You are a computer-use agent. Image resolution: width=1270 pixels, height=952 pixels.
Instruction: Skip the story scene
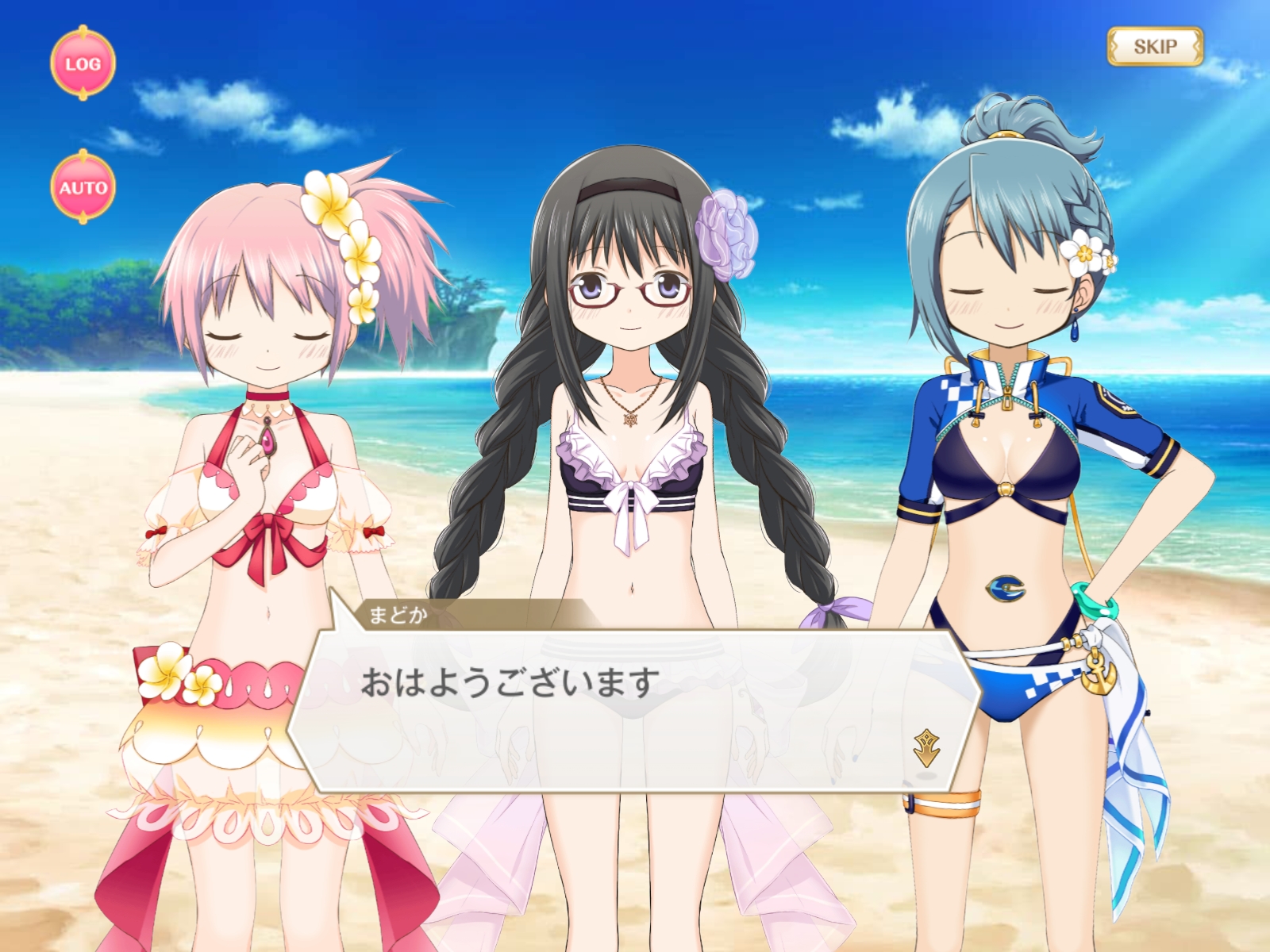click(1155, 47)
